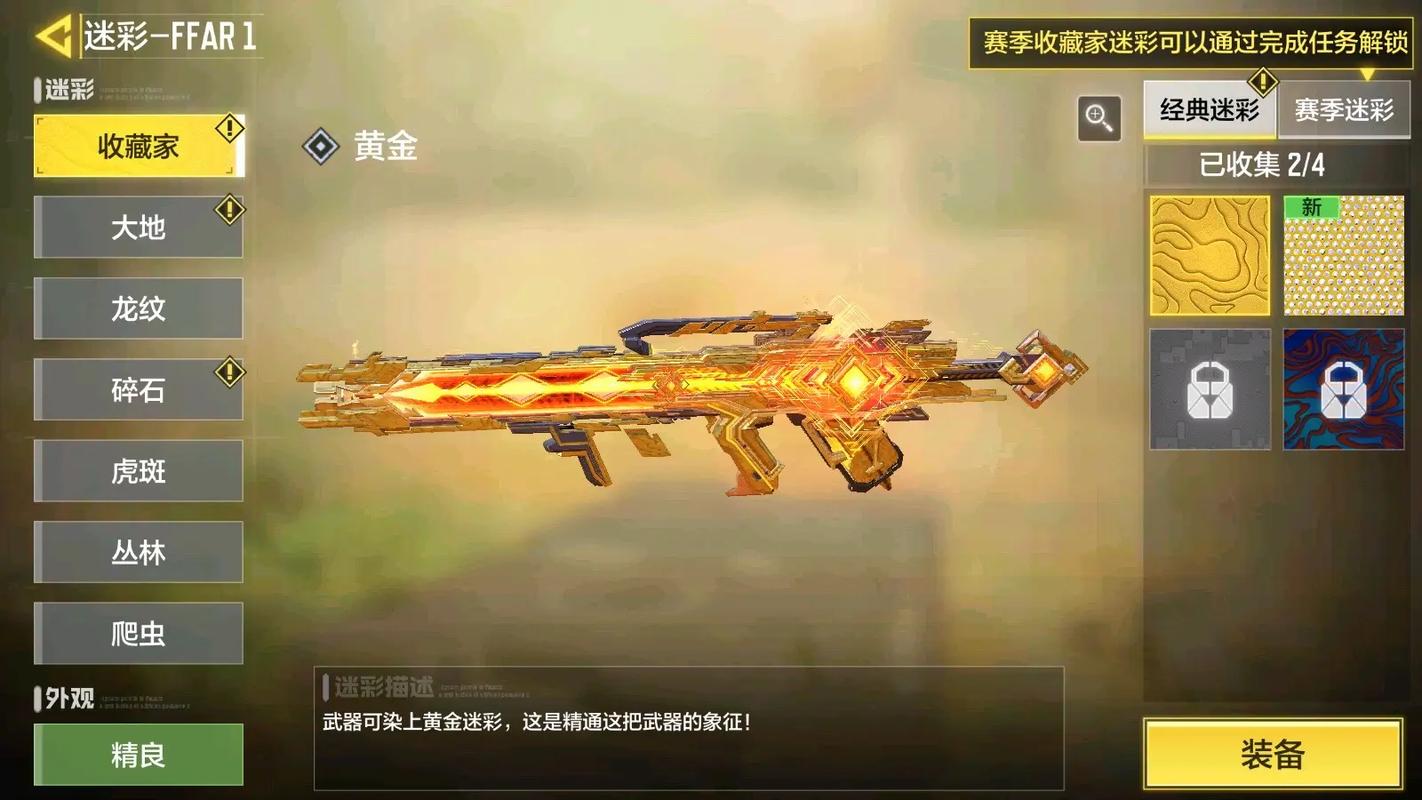Click the 精良 appearance button

138,755
